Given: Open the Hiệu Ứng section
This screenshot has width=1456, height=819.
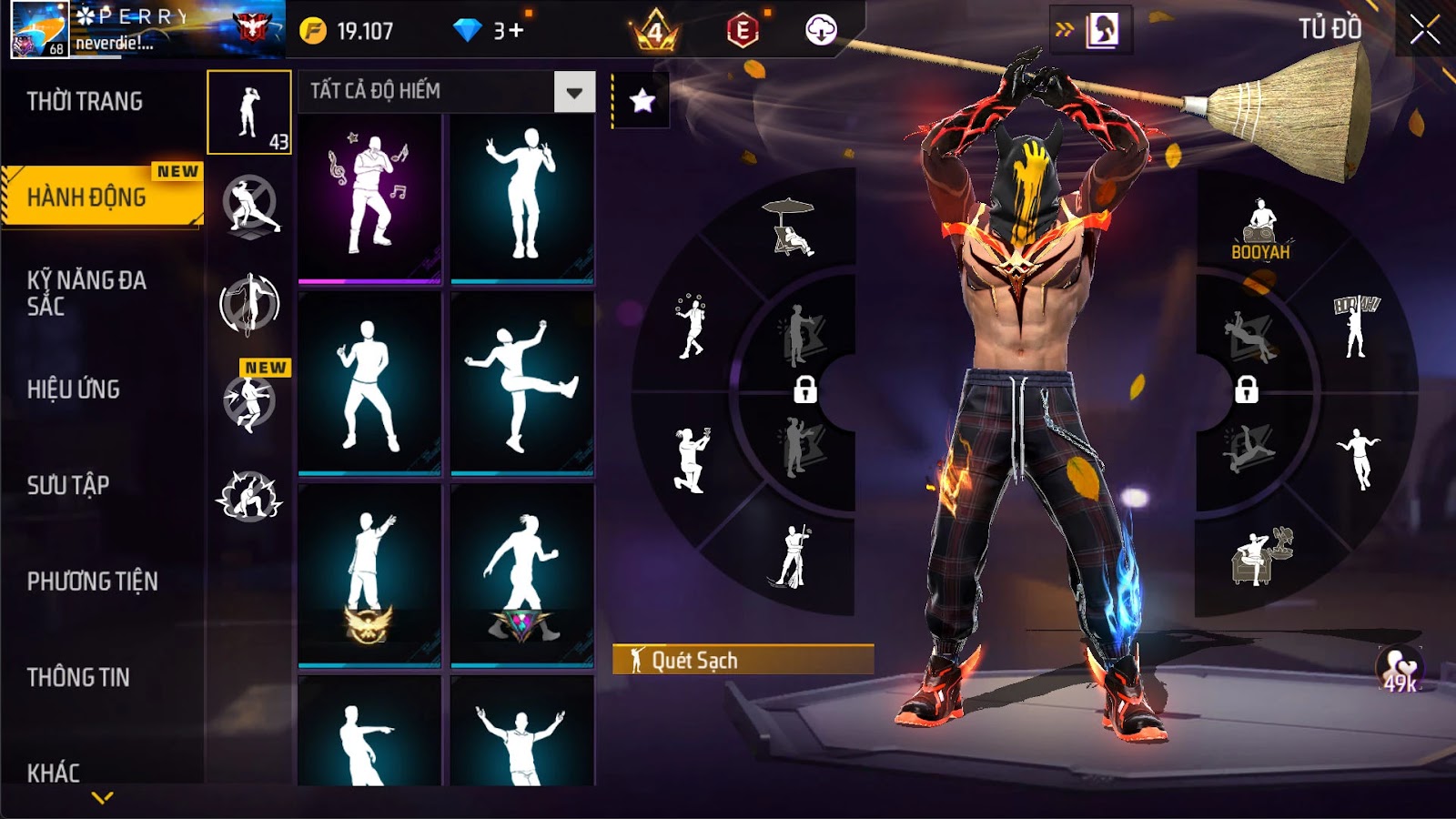Looking at the screenshot, I should tap(74, 389).
